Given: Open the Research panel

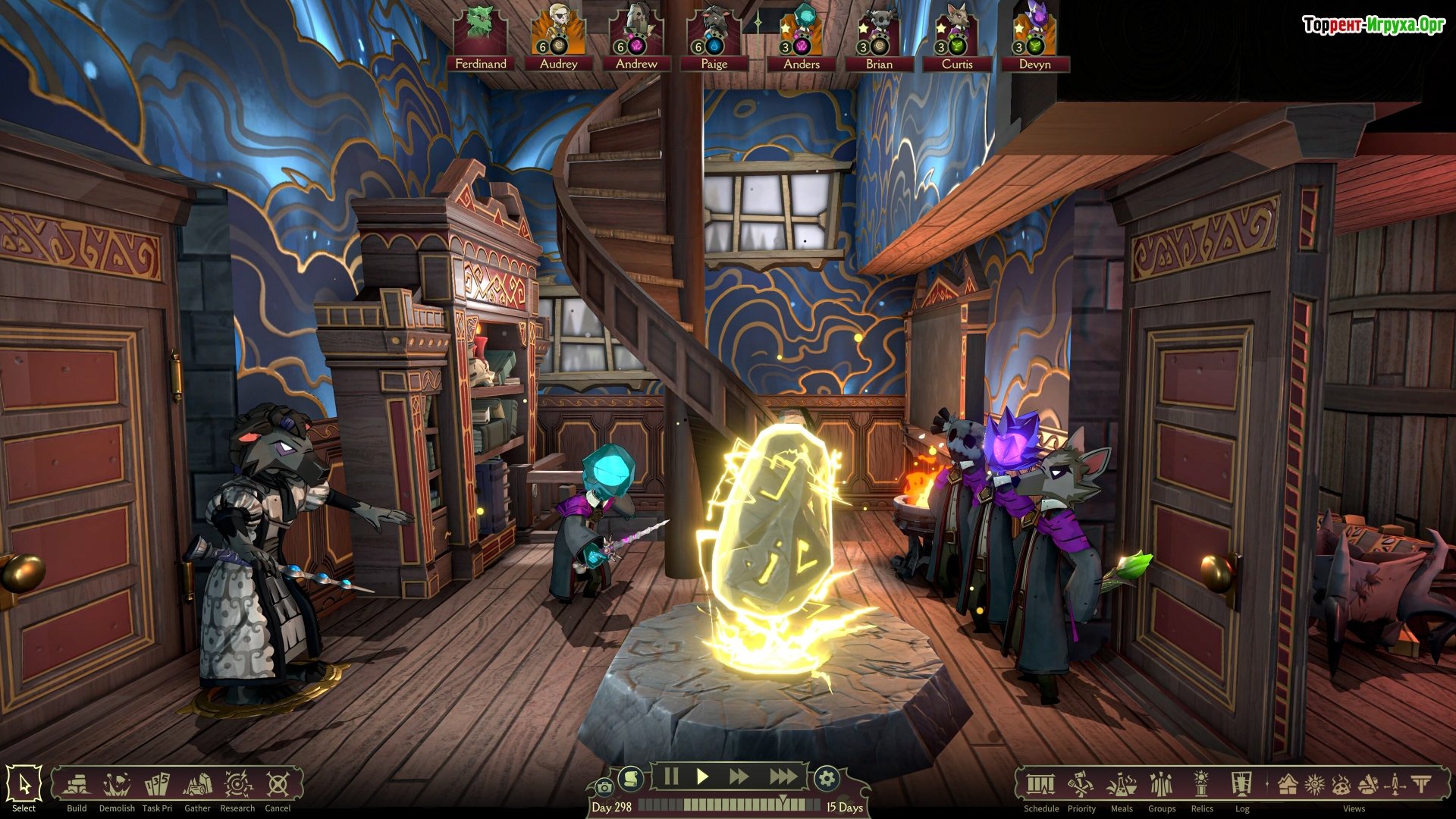Looking at the screenshot, I should point(237,786).
